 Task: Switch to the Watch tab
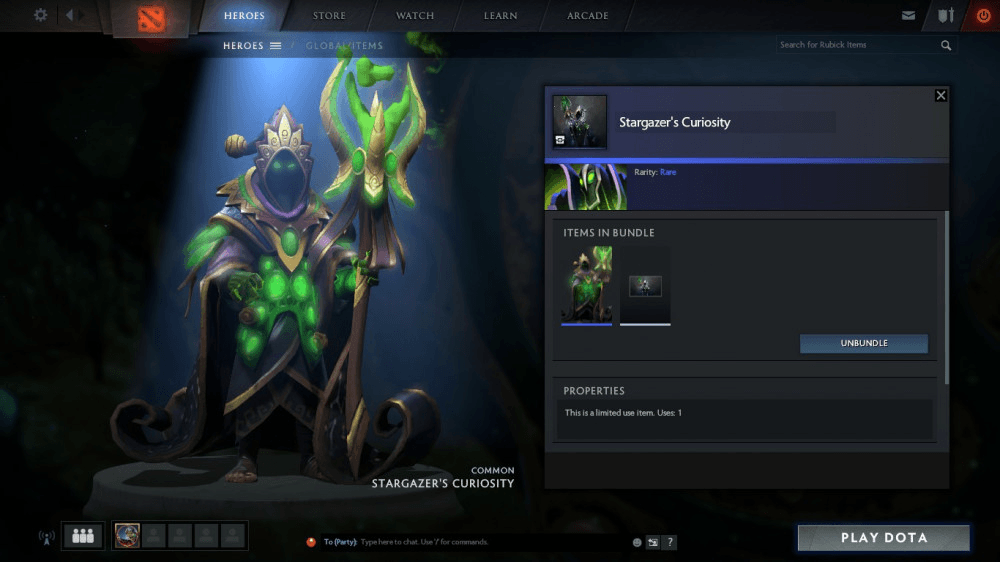coord(415,16)
